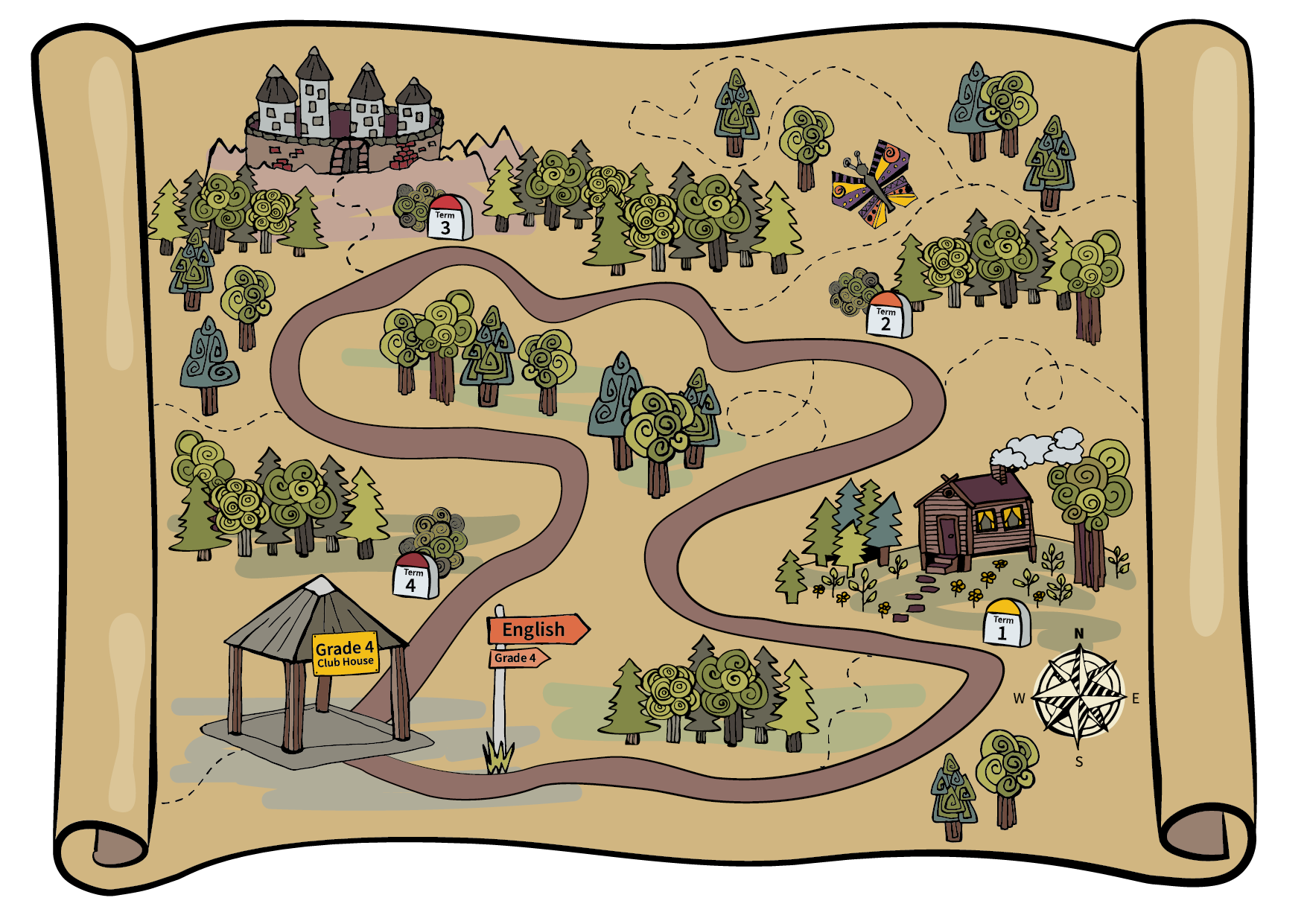This screenshot has height=924, width=1307.
Task: Choose the Term 3 milestone marker
Action: pyautogui.click(x=448, y=218)
